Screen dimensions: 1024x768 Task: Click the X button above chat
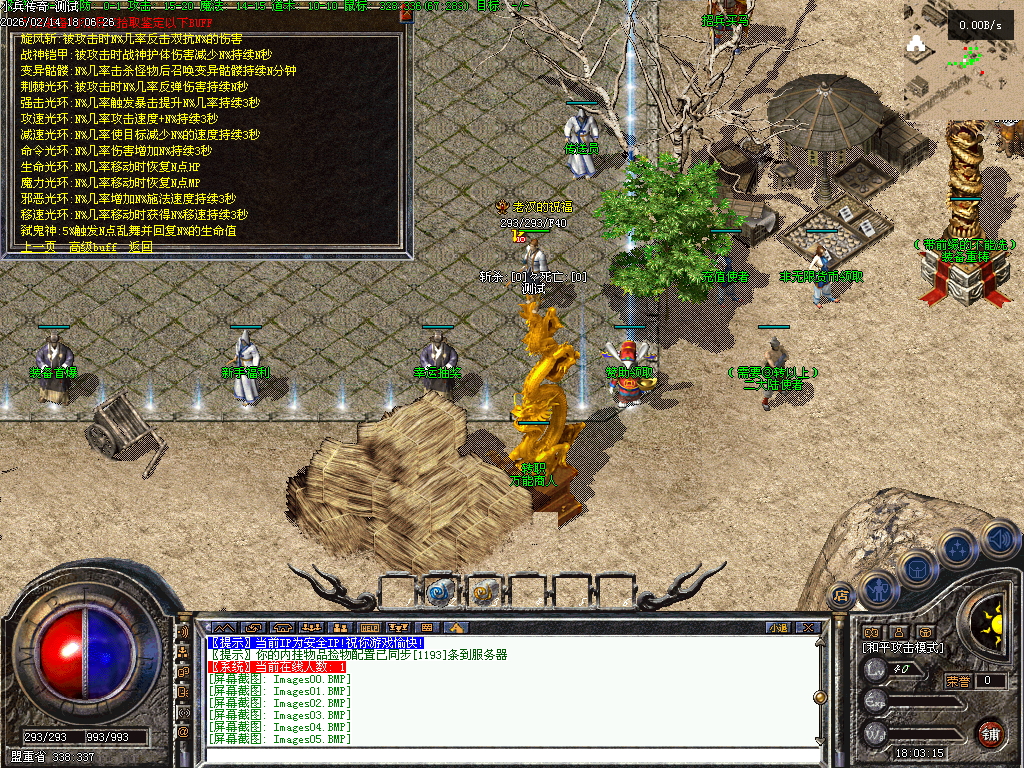808,628
